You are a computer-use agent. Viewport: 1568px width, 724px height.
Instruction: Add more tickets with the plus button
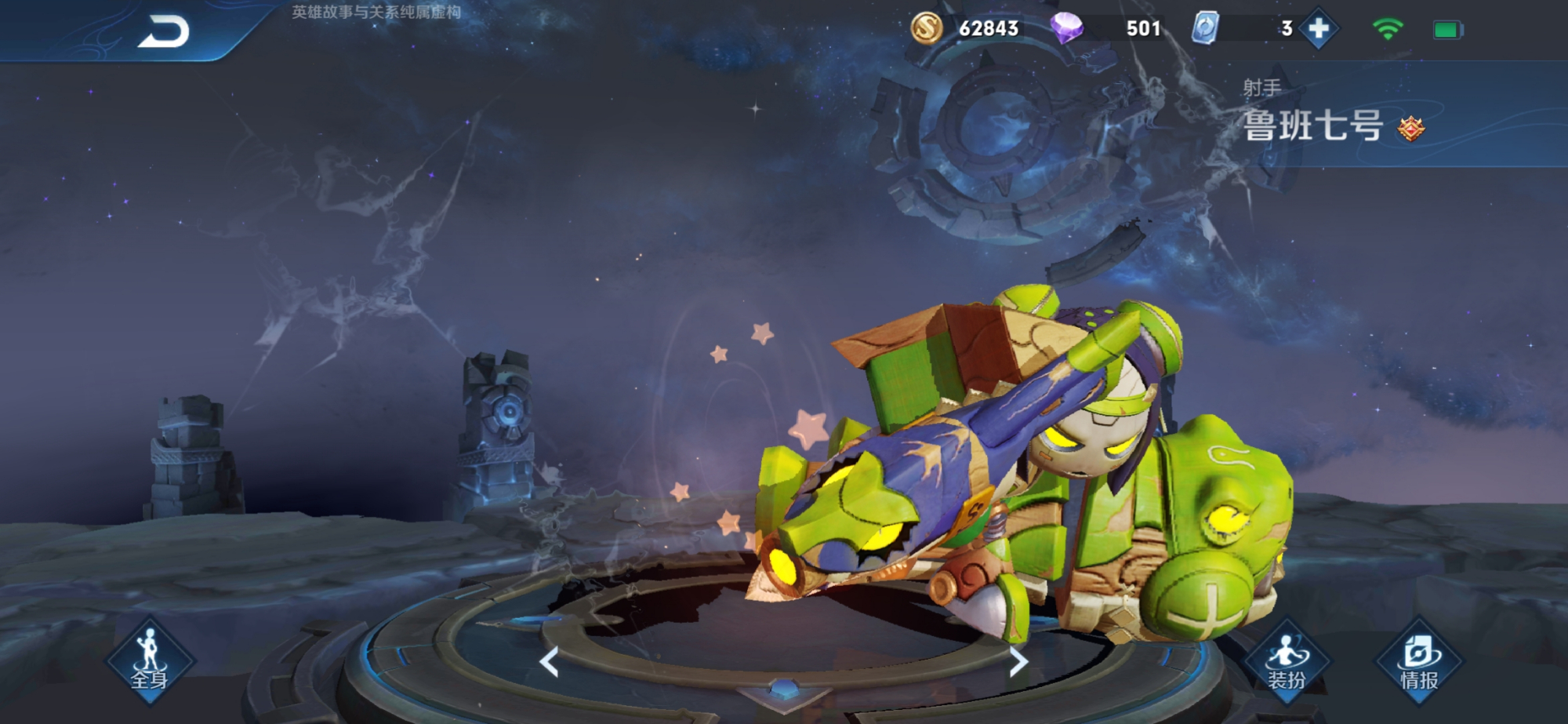coord(1319,29)
